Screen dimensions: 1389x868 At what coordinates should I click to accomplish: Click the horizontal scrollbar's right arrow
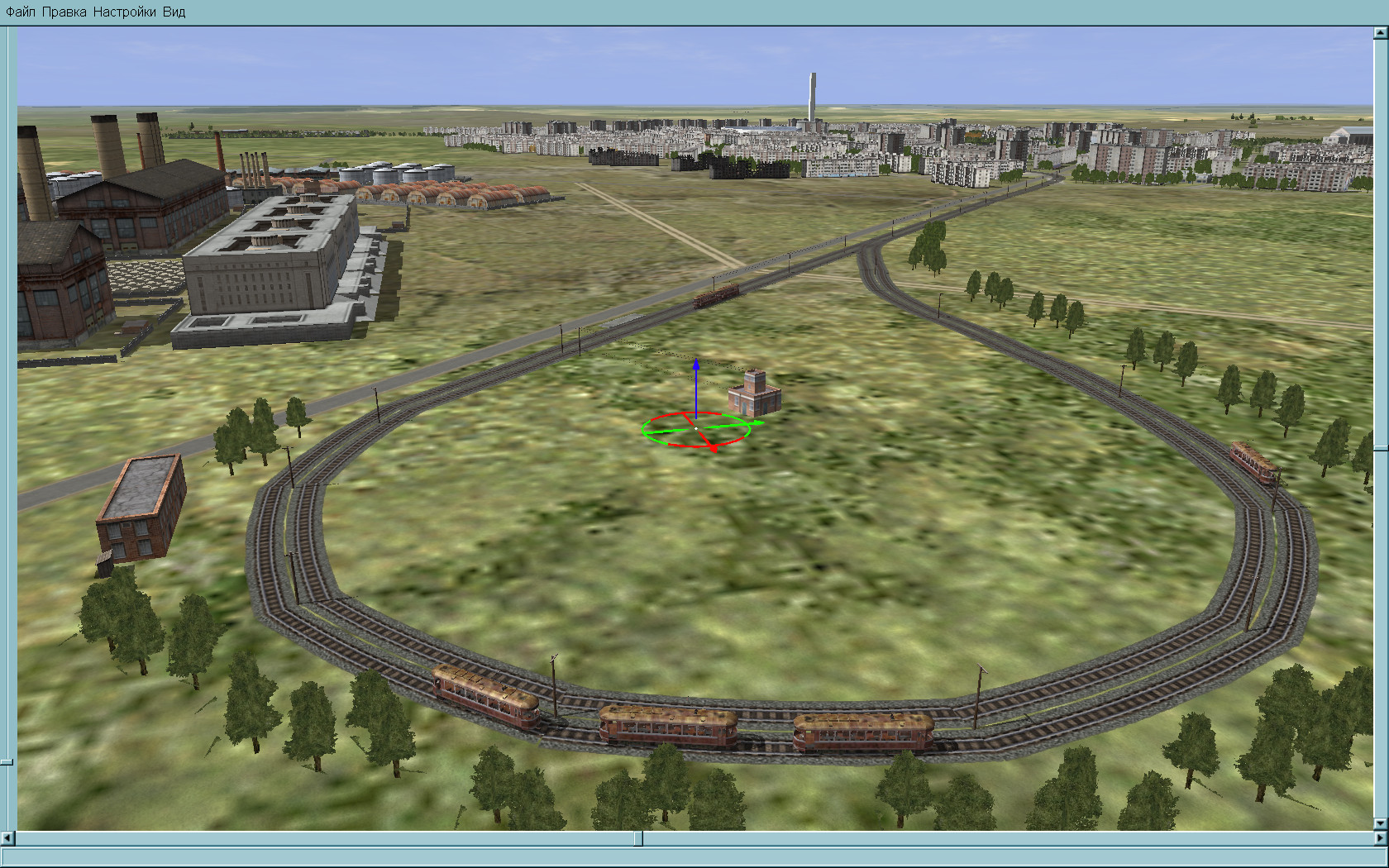(x=1381, y=838)
